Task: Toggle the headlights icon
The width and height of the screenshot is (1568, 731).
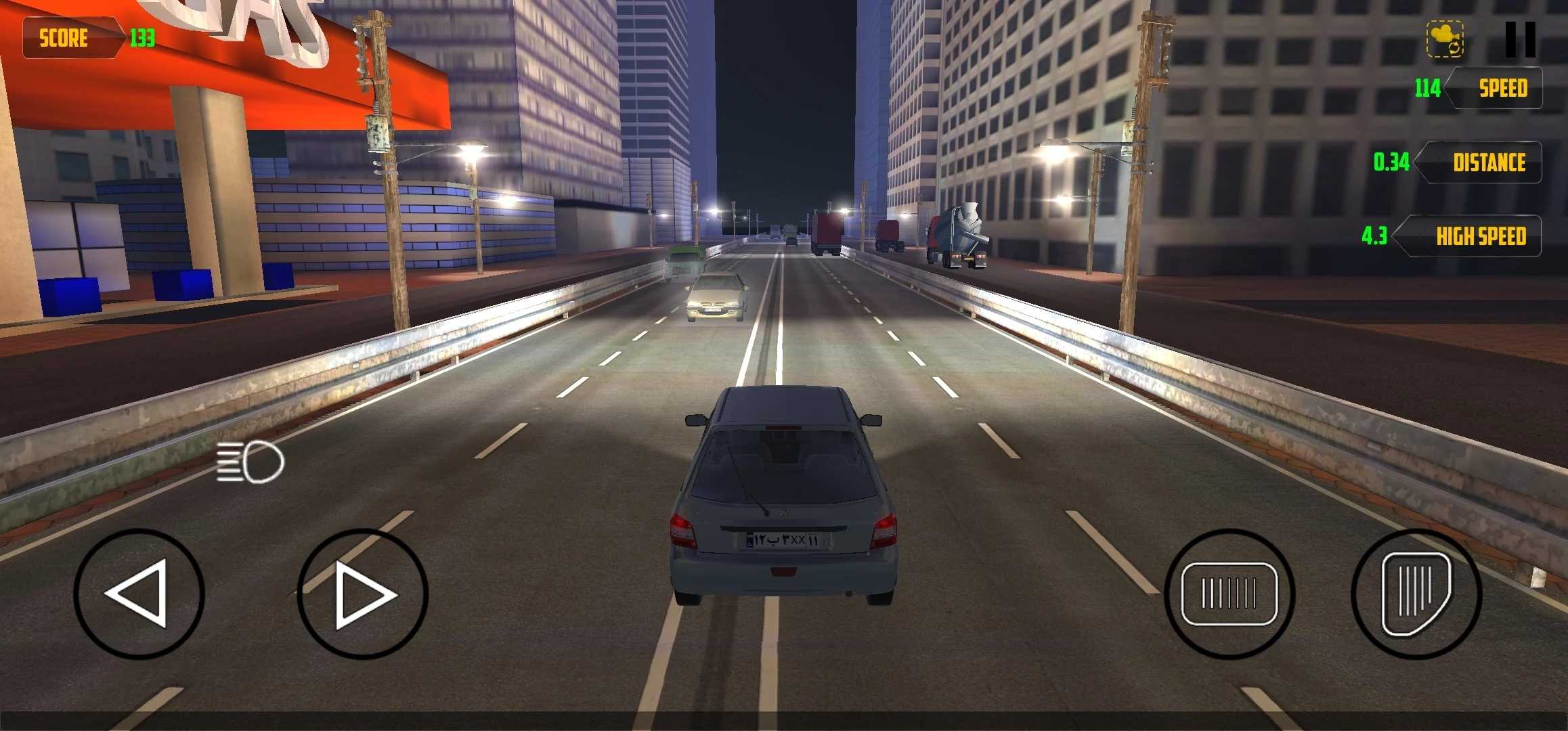Action: [251, 462]
